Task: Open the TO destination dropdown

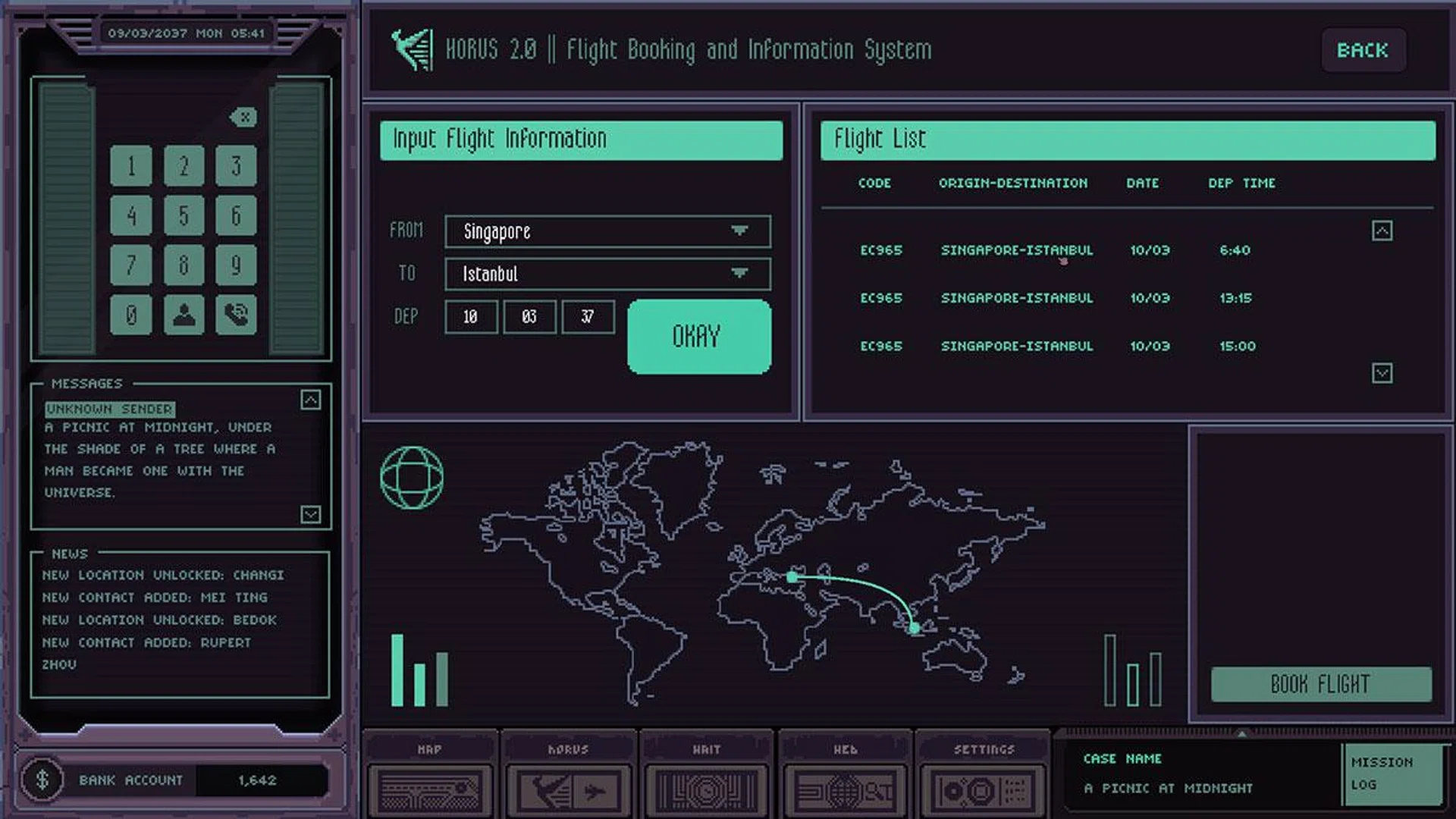Action: (x=605, y=274)
